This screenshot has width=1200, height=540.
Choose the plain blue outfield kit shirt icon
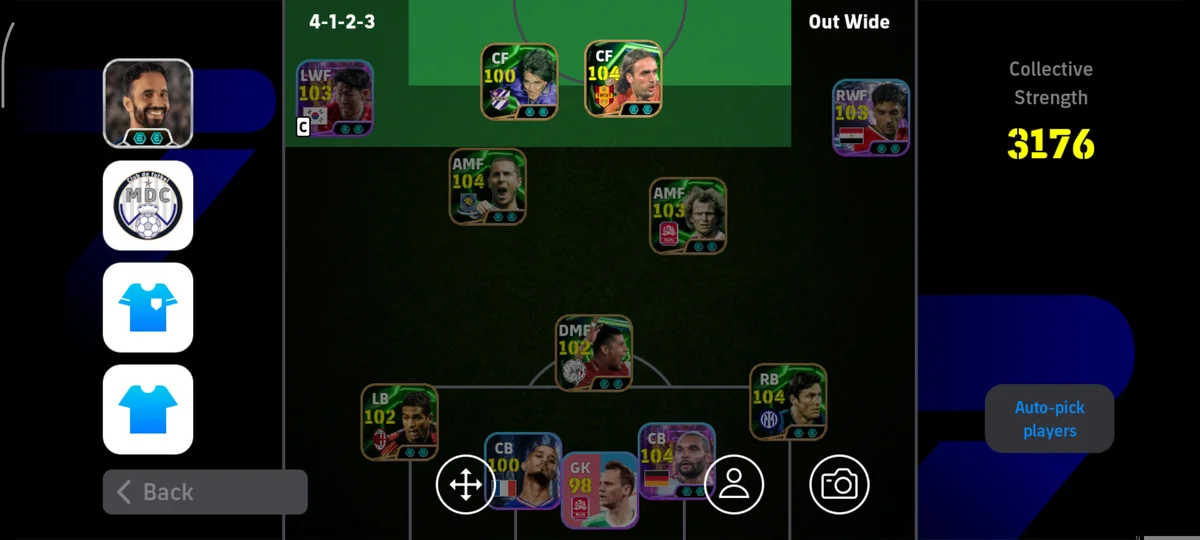click(148, 409)
